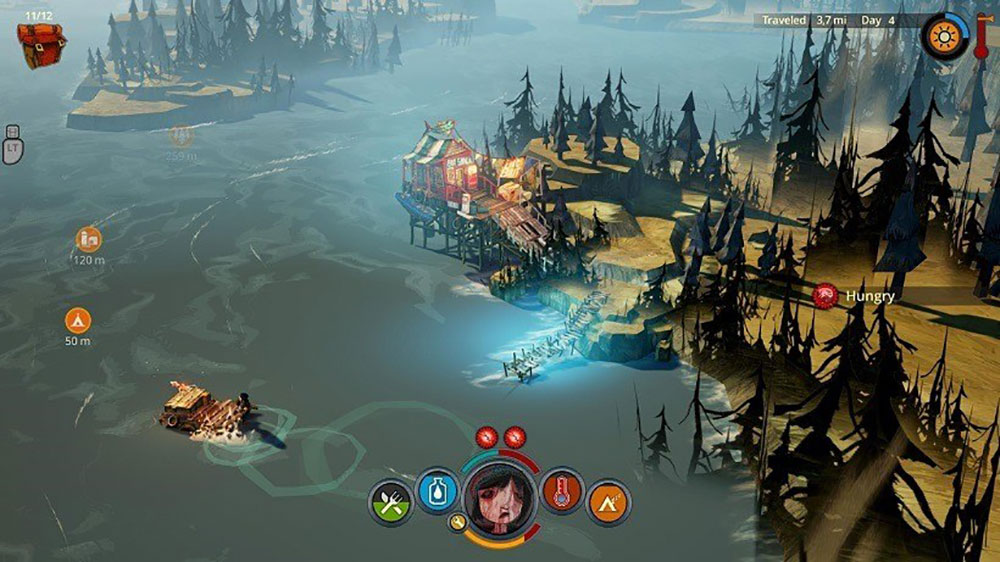Select the hunger fork-and-leaf icon

click(391, 500)
